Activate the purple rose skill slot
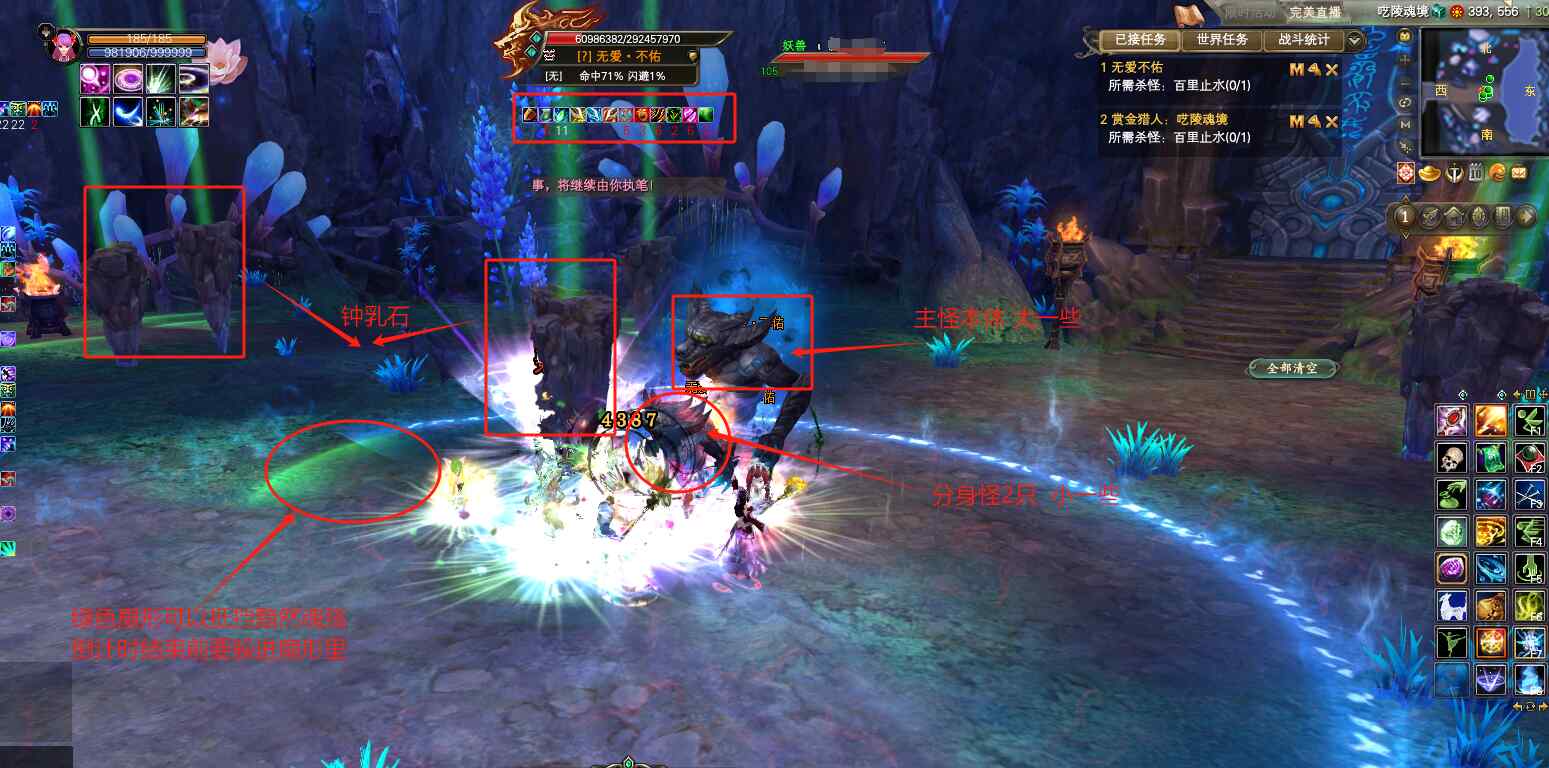 point(1452,569)
